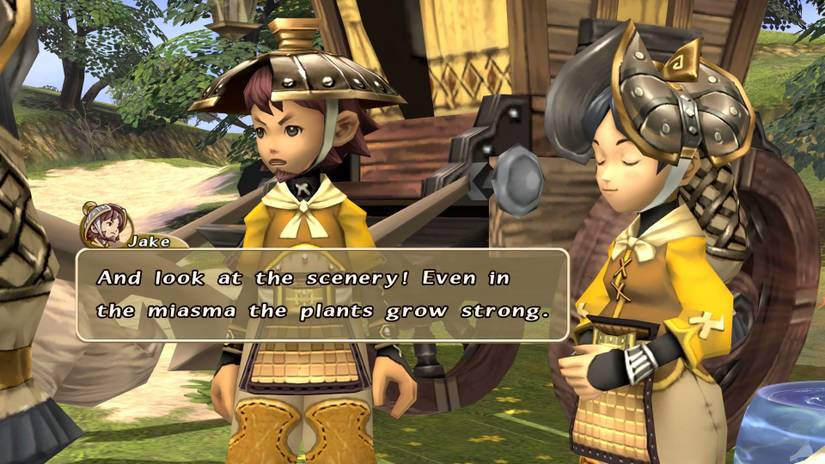825x464 pixels.
Task: Click Jake's speaker portrait icon
Action: click(103, 224)
